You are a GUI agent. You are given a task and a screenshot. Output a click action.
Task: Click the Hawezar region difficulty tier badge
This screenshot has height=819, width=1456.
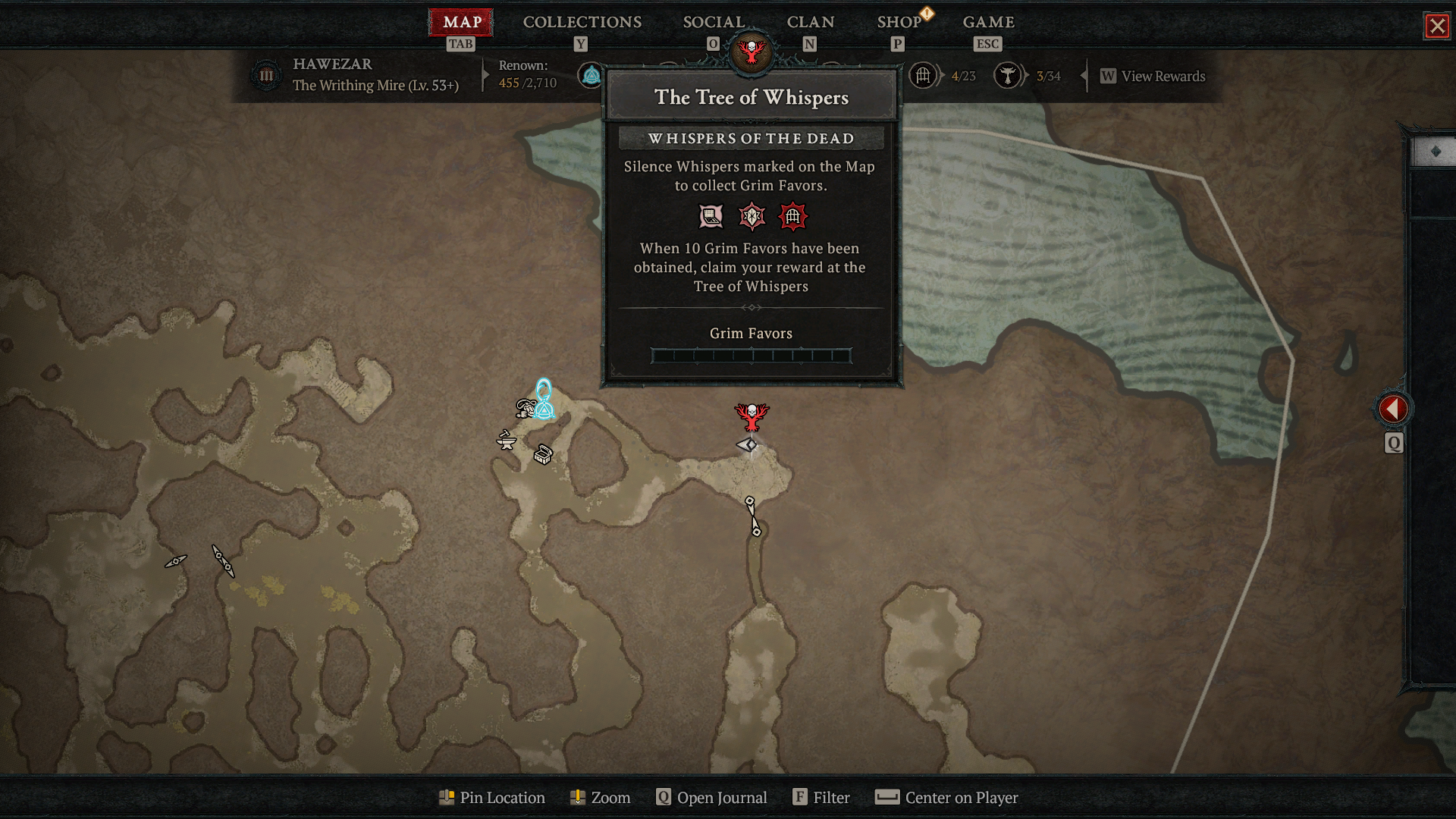point(266,76)
